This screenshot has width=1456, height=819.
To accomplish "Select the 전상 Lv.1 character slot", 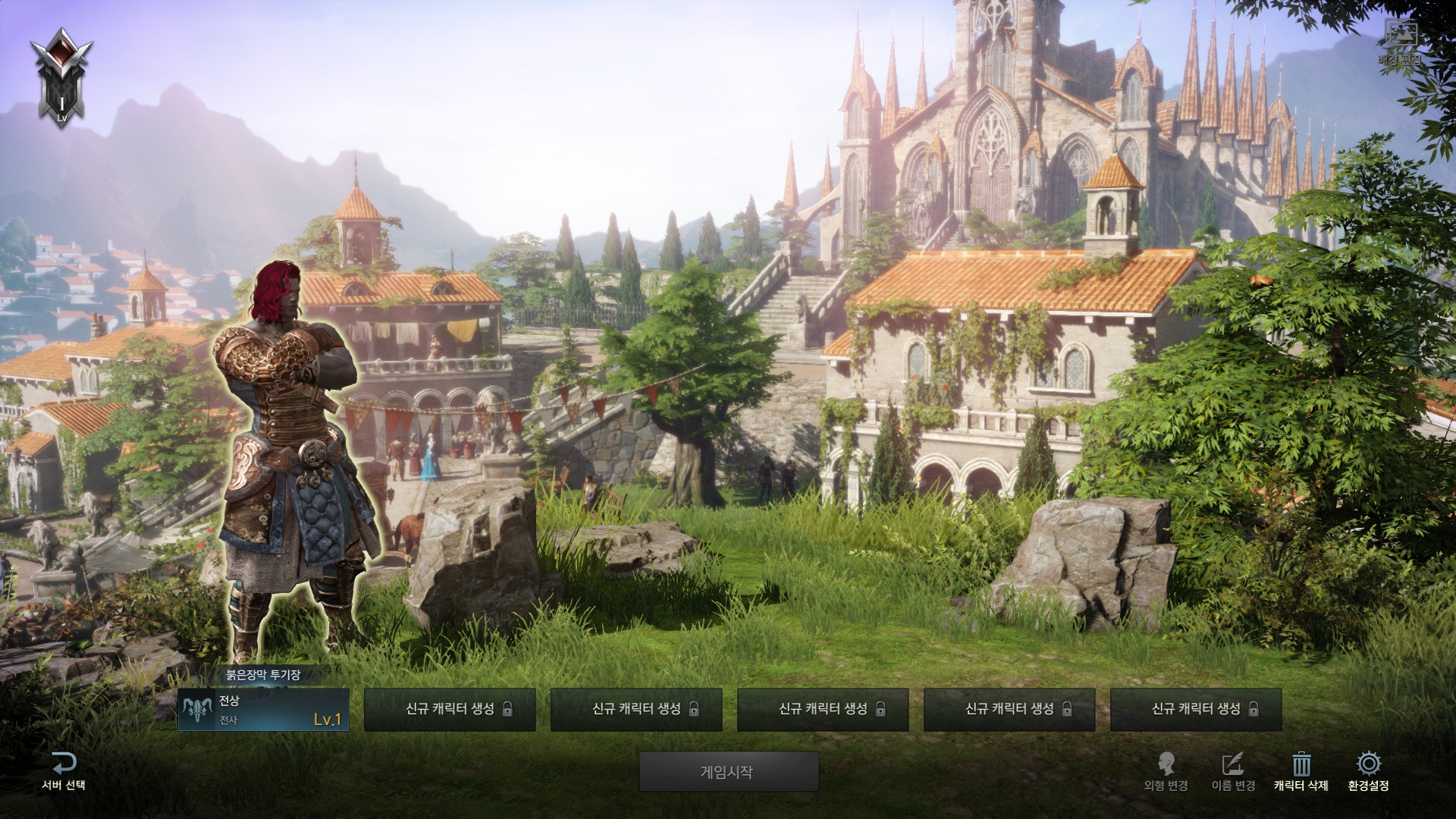I will click(x=263, y=710).
